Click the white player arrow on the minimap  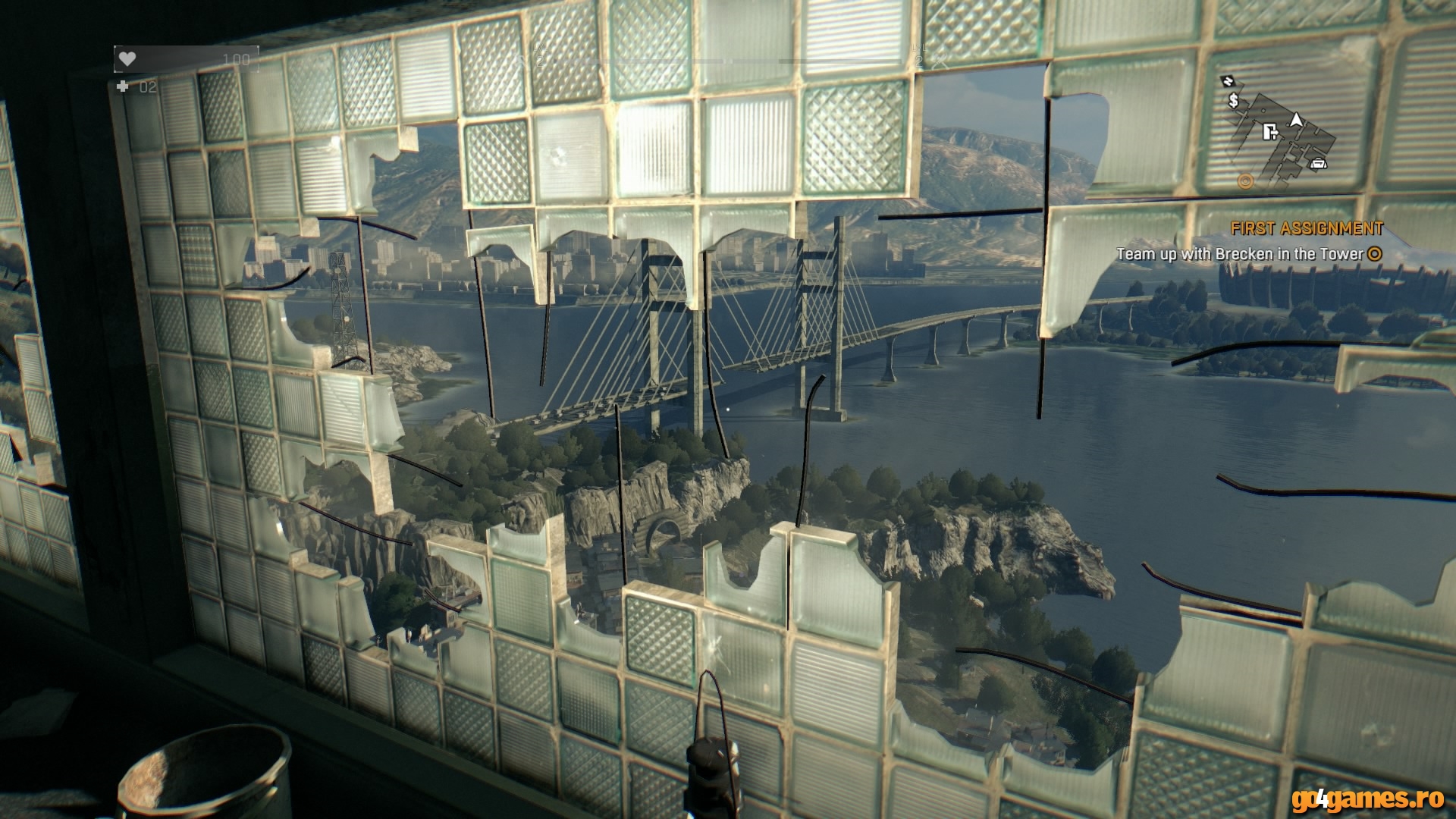pyautogui.click(x=1297, y=119)
